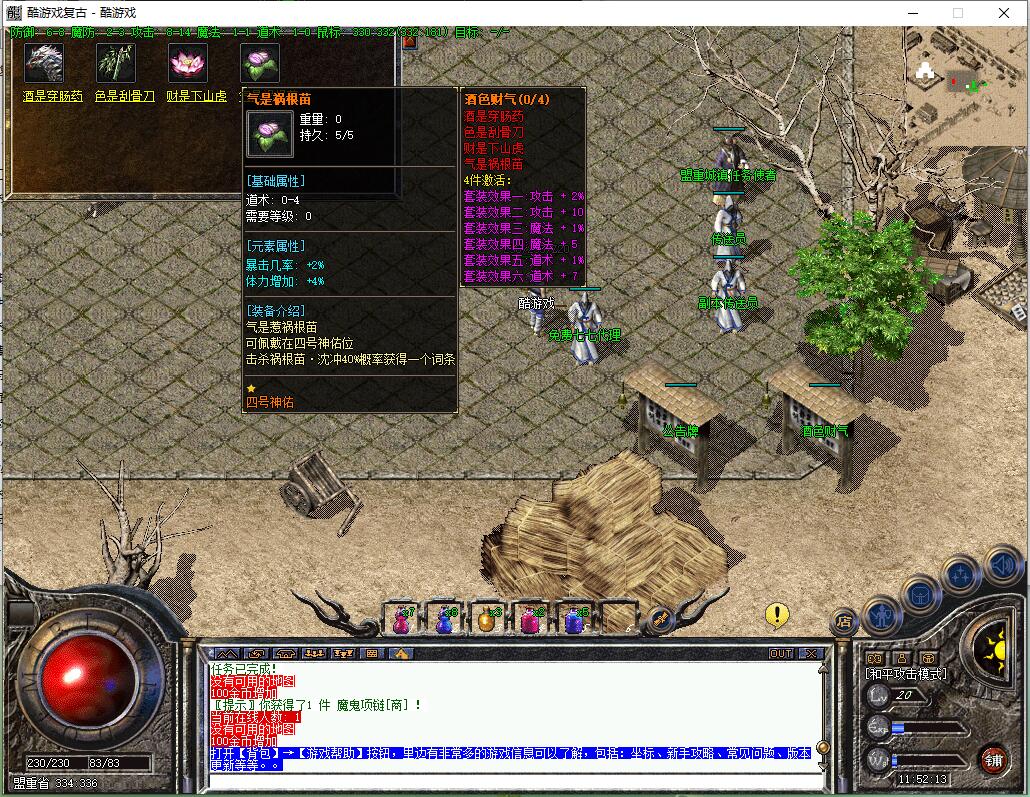Open the 店 shop button
The image size is (1030, 797).
(x=845, y=620)
